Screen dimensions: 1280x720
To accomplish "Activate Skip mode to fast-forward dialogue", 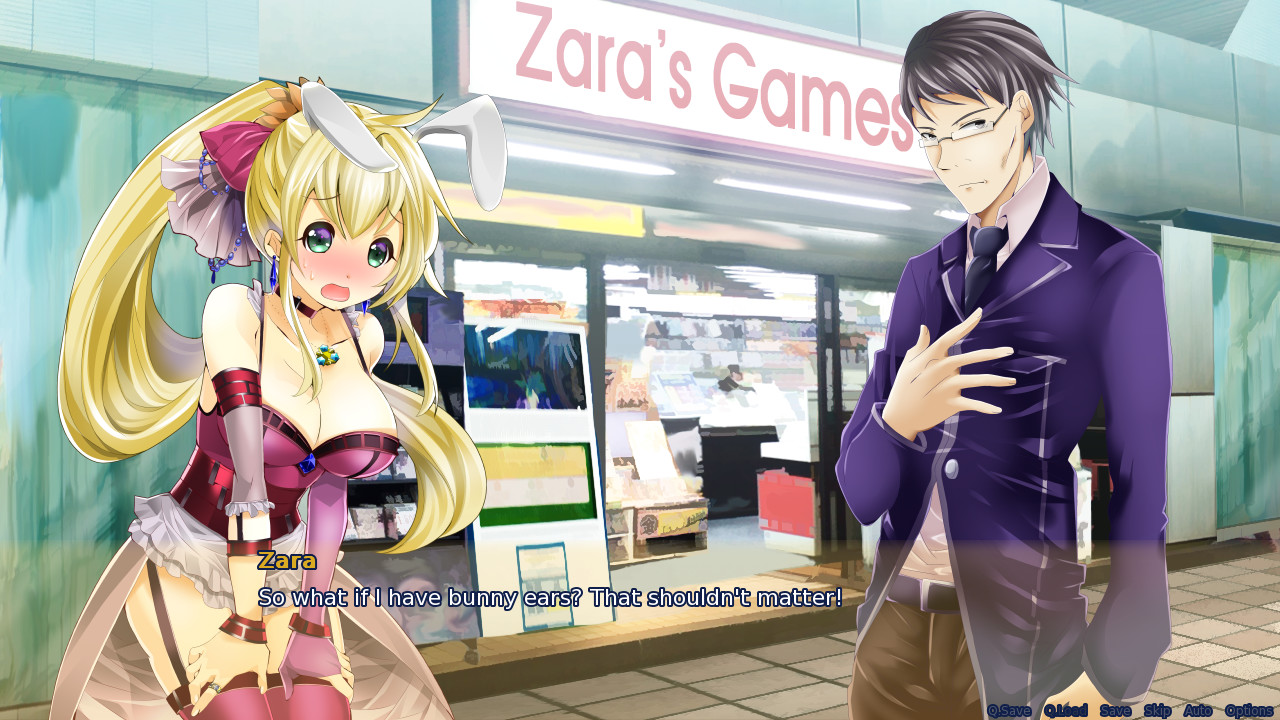I will point(1158,709).
